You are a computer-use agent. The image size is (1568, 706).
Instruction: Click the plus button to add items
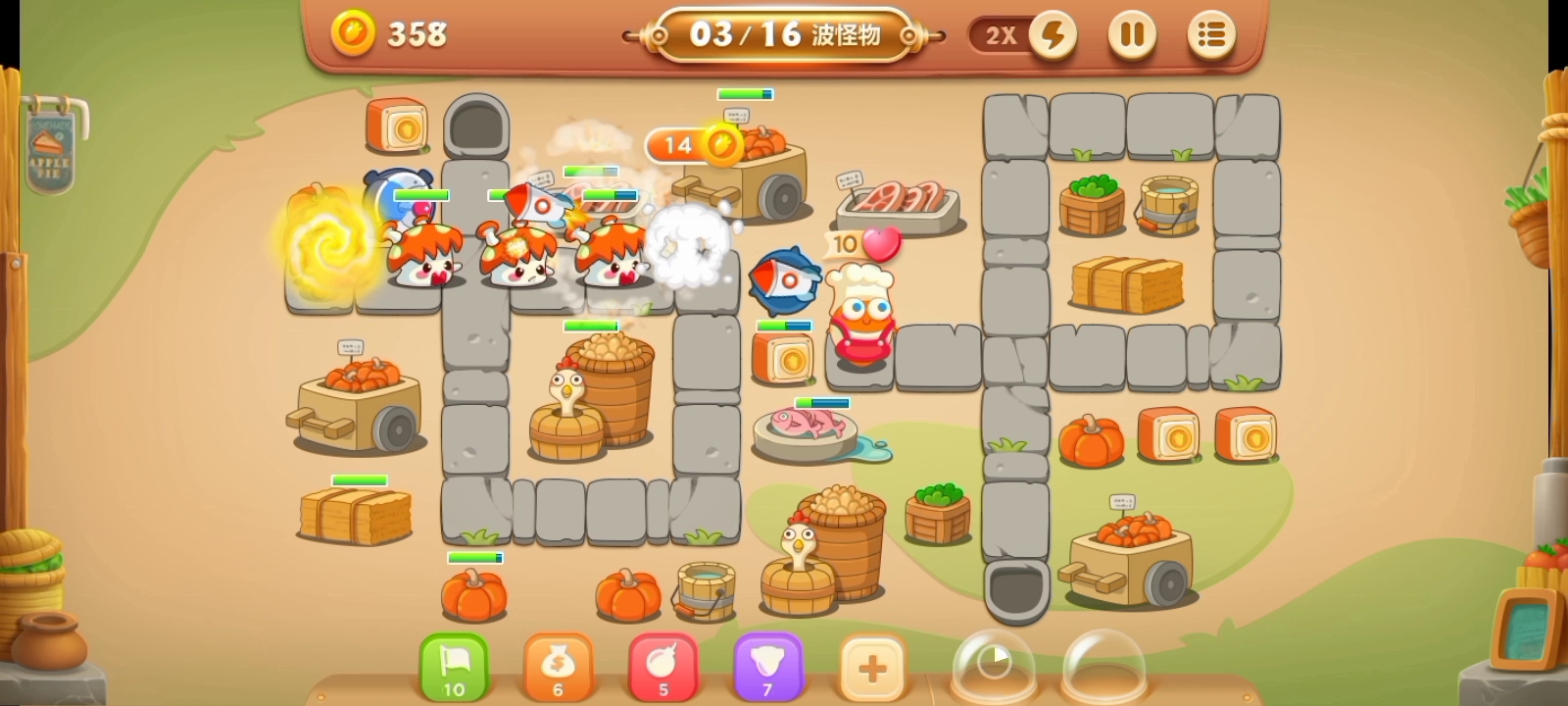872,669
